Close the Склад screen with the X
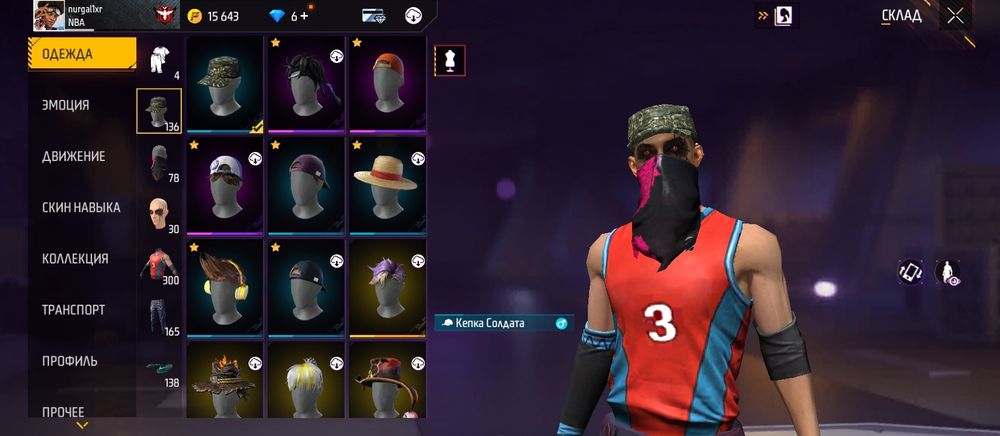 (956, 15)
